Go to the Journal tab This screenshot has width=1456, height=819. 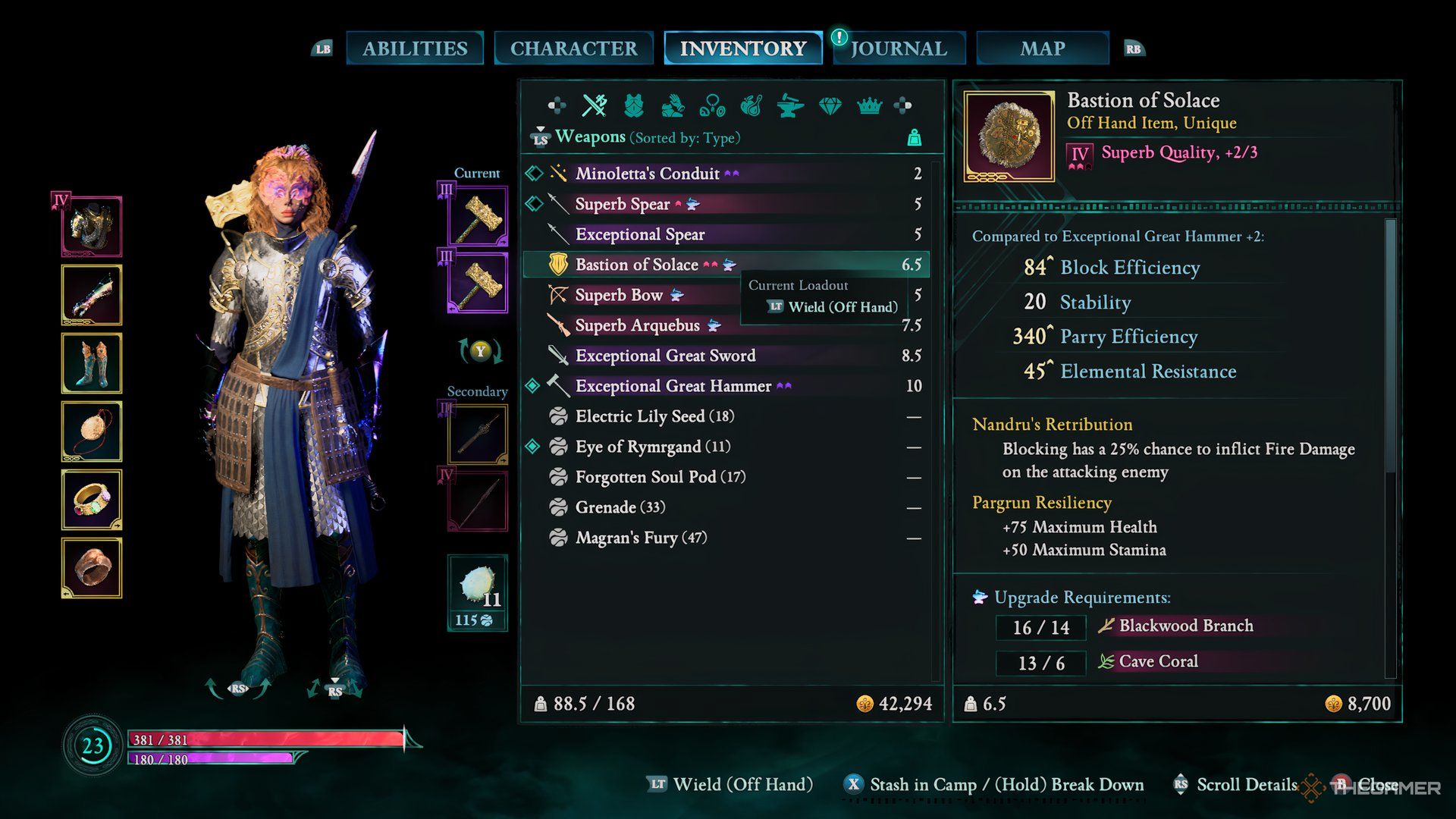(899, 49)
